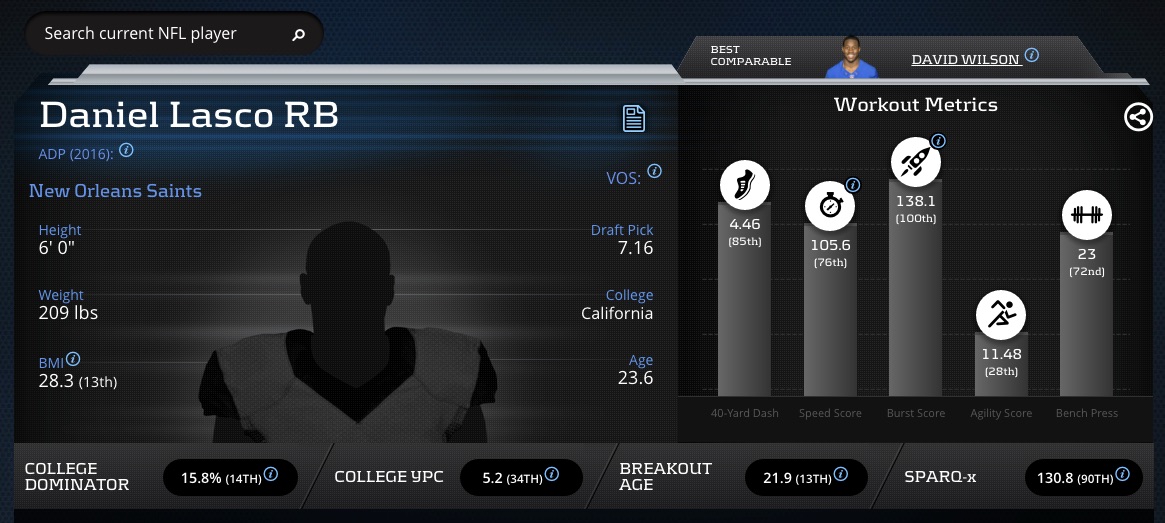
Task: Open the New Orleans Saints team link
Action: (x=115, y=191)
